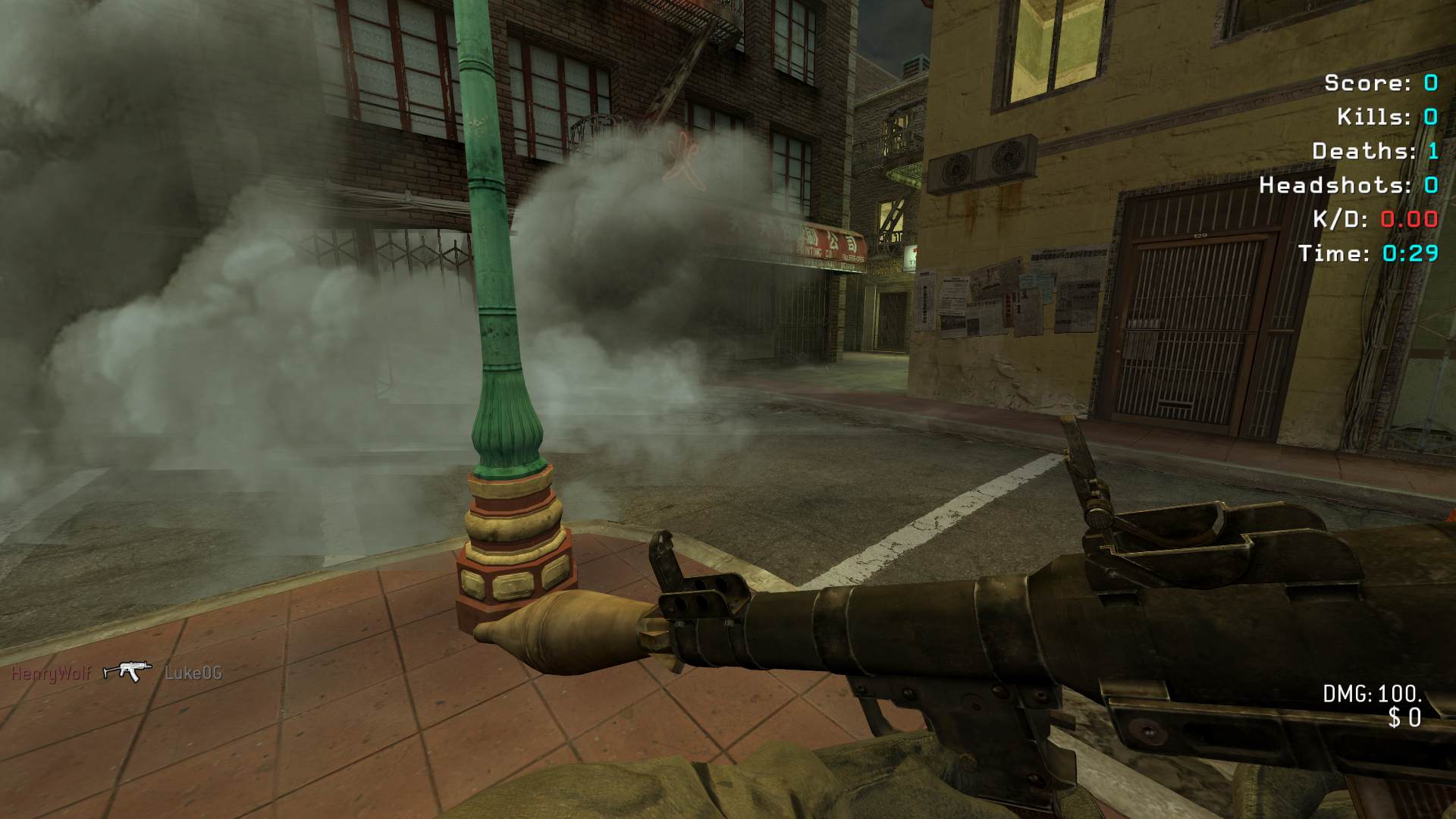Image resolution: width=1456 pixels, height=819 pixels.
Task: Click the kill feed weapon icon
Action: 127,672
